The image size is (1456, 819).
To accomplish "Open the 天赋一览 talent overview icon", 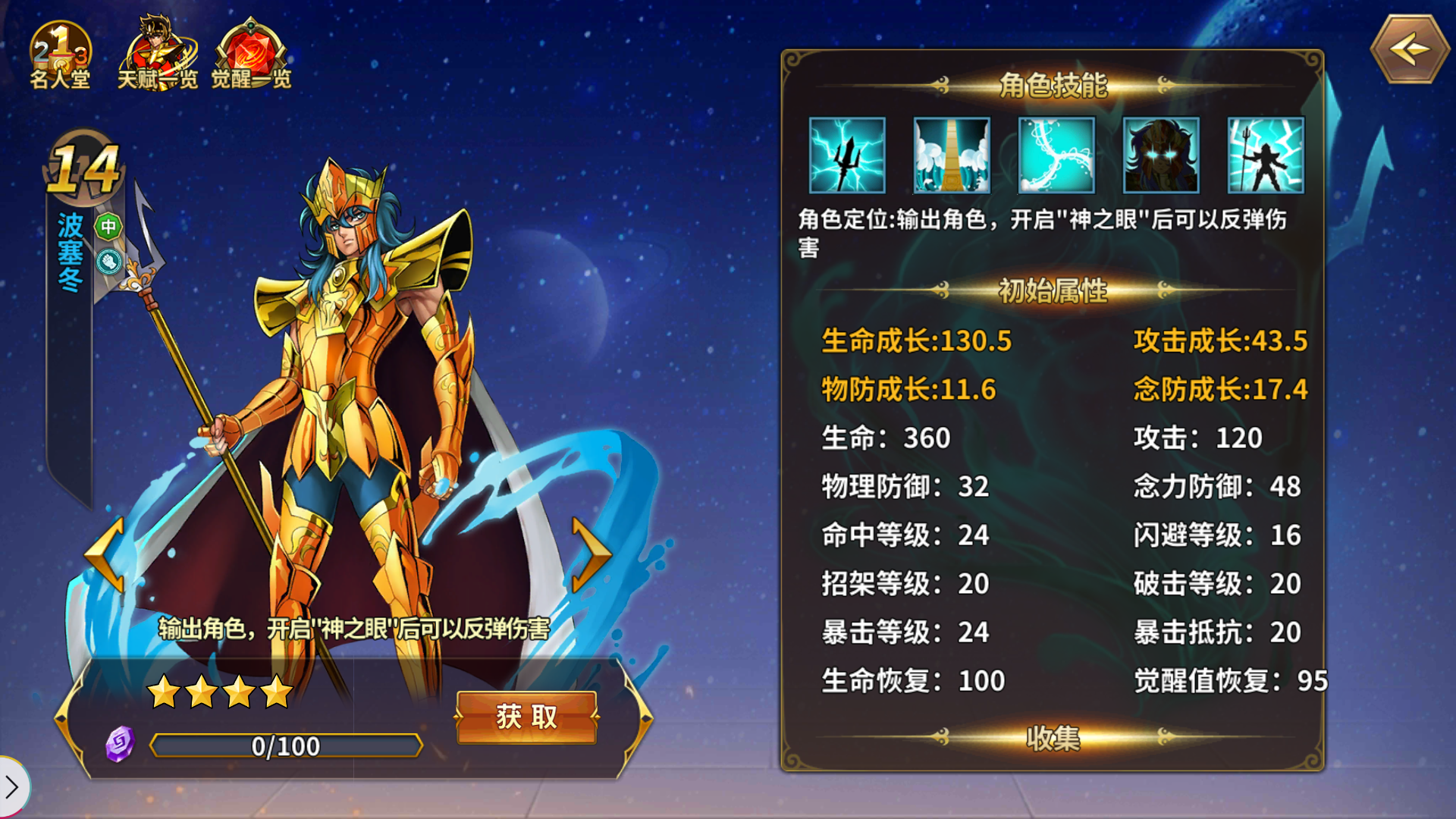I will pos(158,45).
